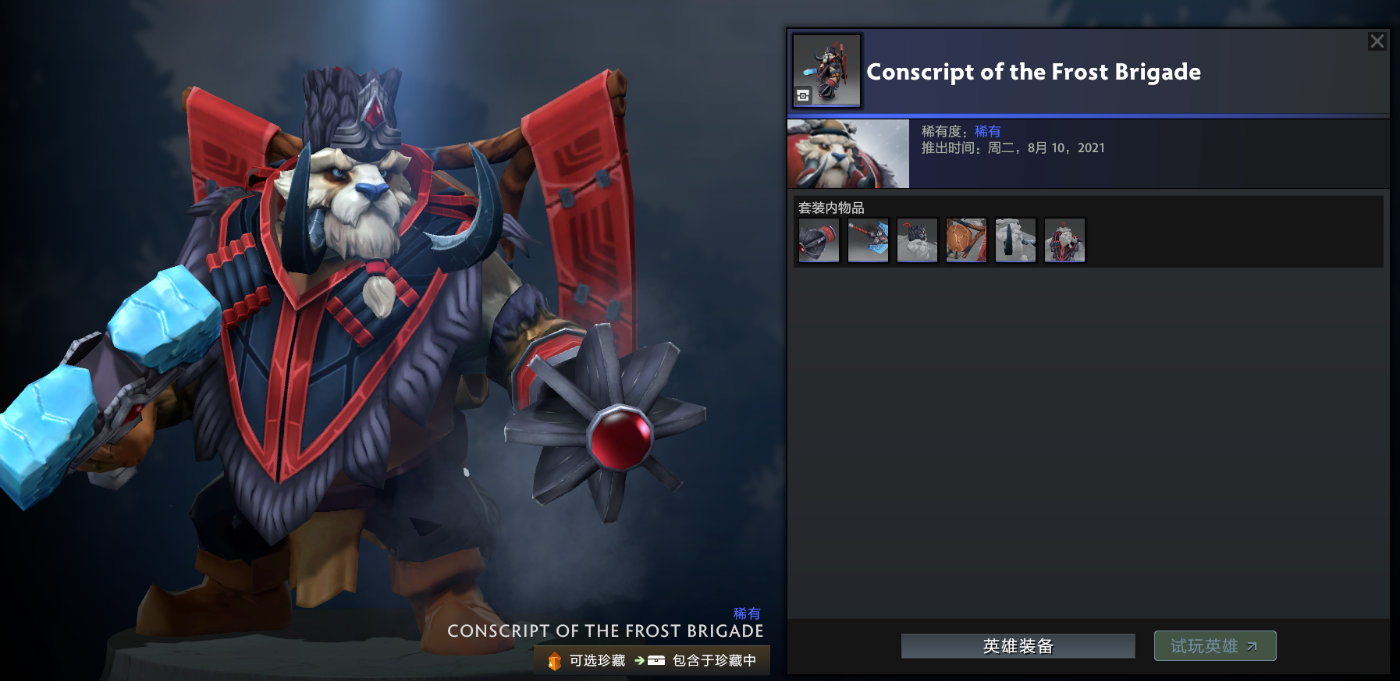Image resolution: width=1400 pixels, height=681 pixels.
Task: Open the Tusk hero portrait thumbnail
Action: pyautogui.click(x=848, y=154)
